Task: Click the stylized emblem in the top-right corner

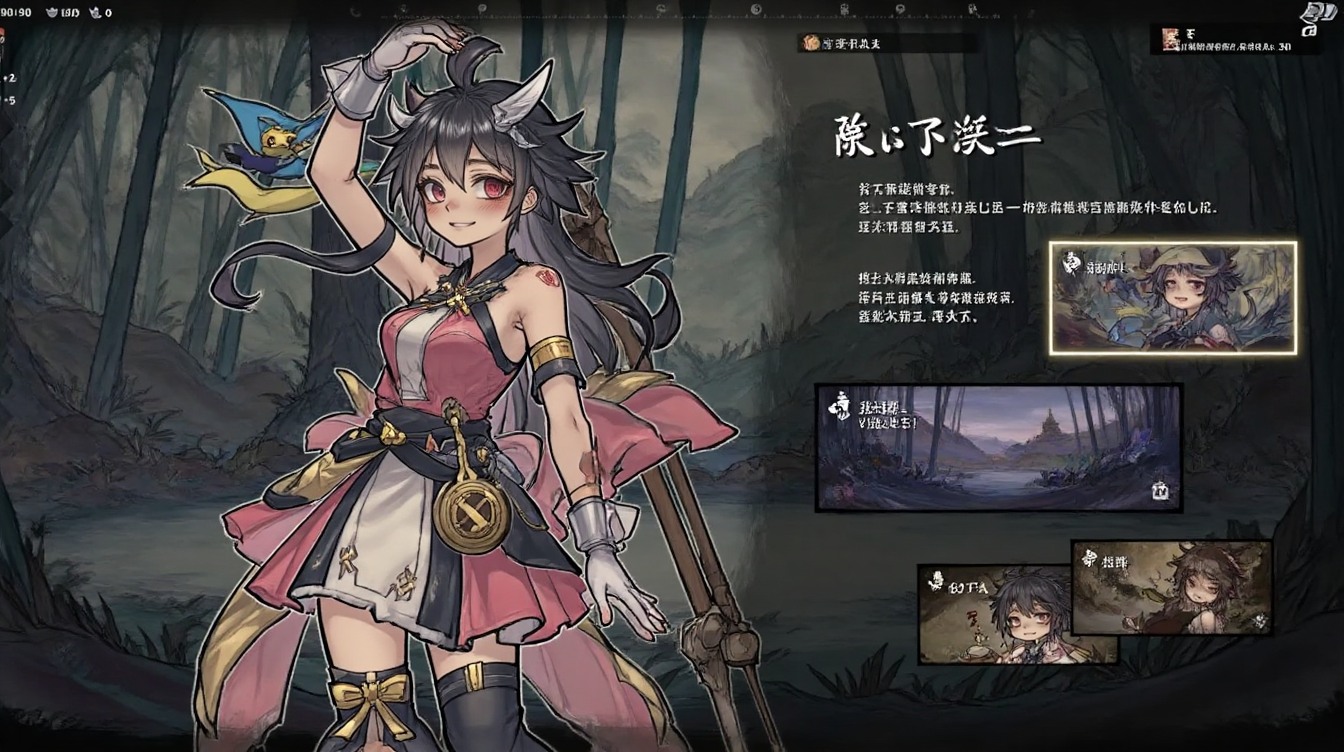Action: pos(1311,18)
